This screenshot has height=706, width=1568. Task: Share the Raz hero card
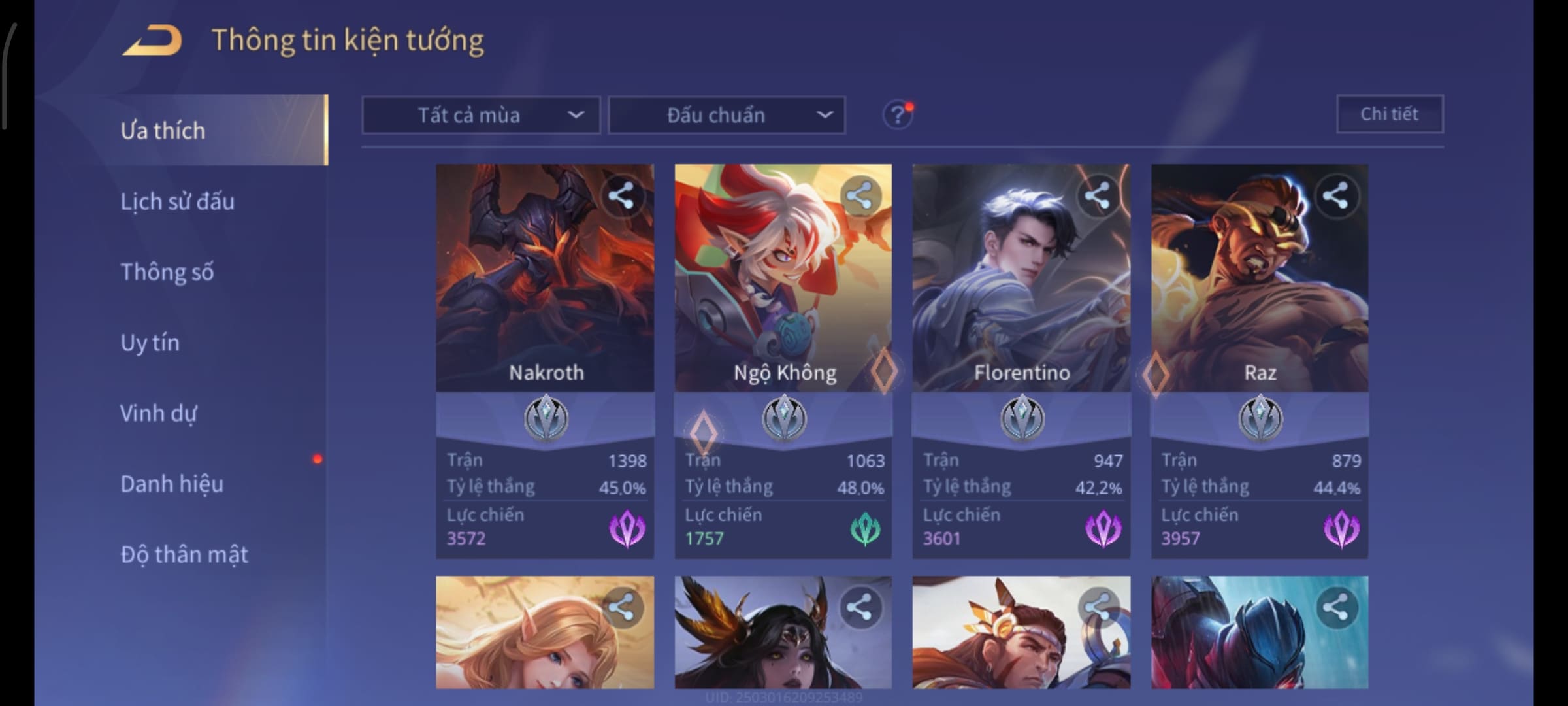pos(1335,195)
